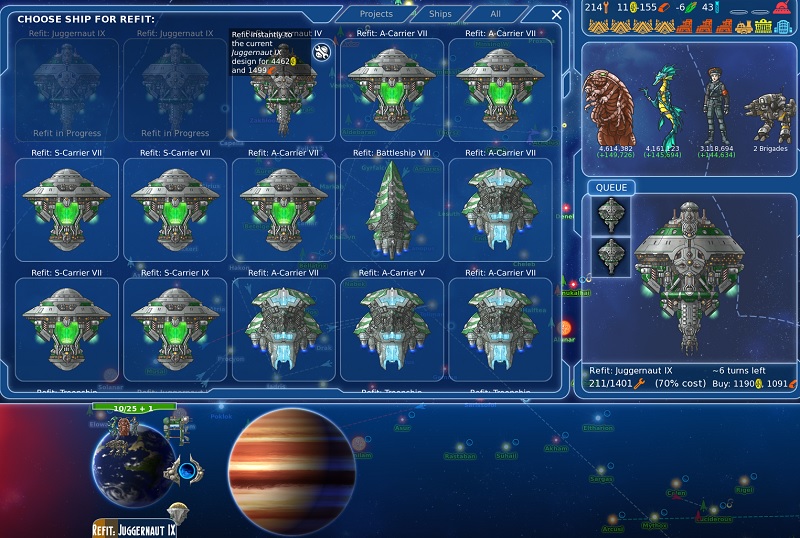Show the All tab

(495, 14)
